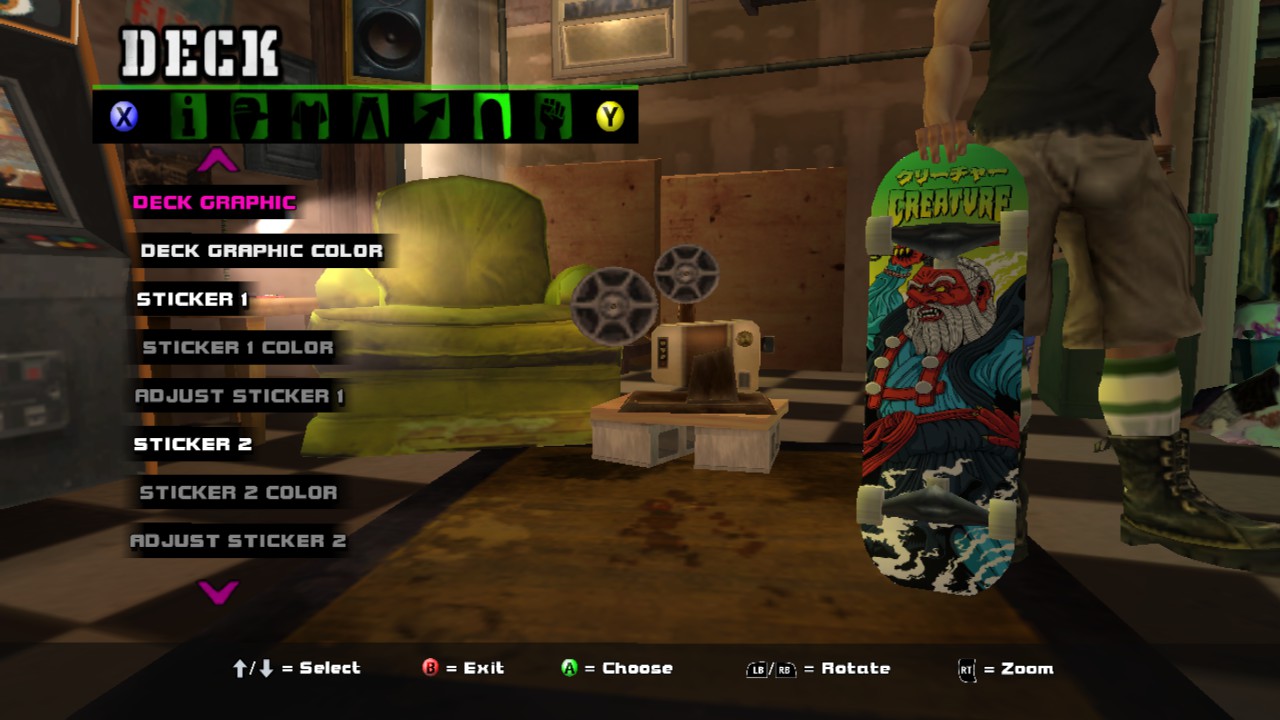Choose the Sticker 2 entry
The width and height of the screenshot is (1280, 720).
[x=193, y=444]
